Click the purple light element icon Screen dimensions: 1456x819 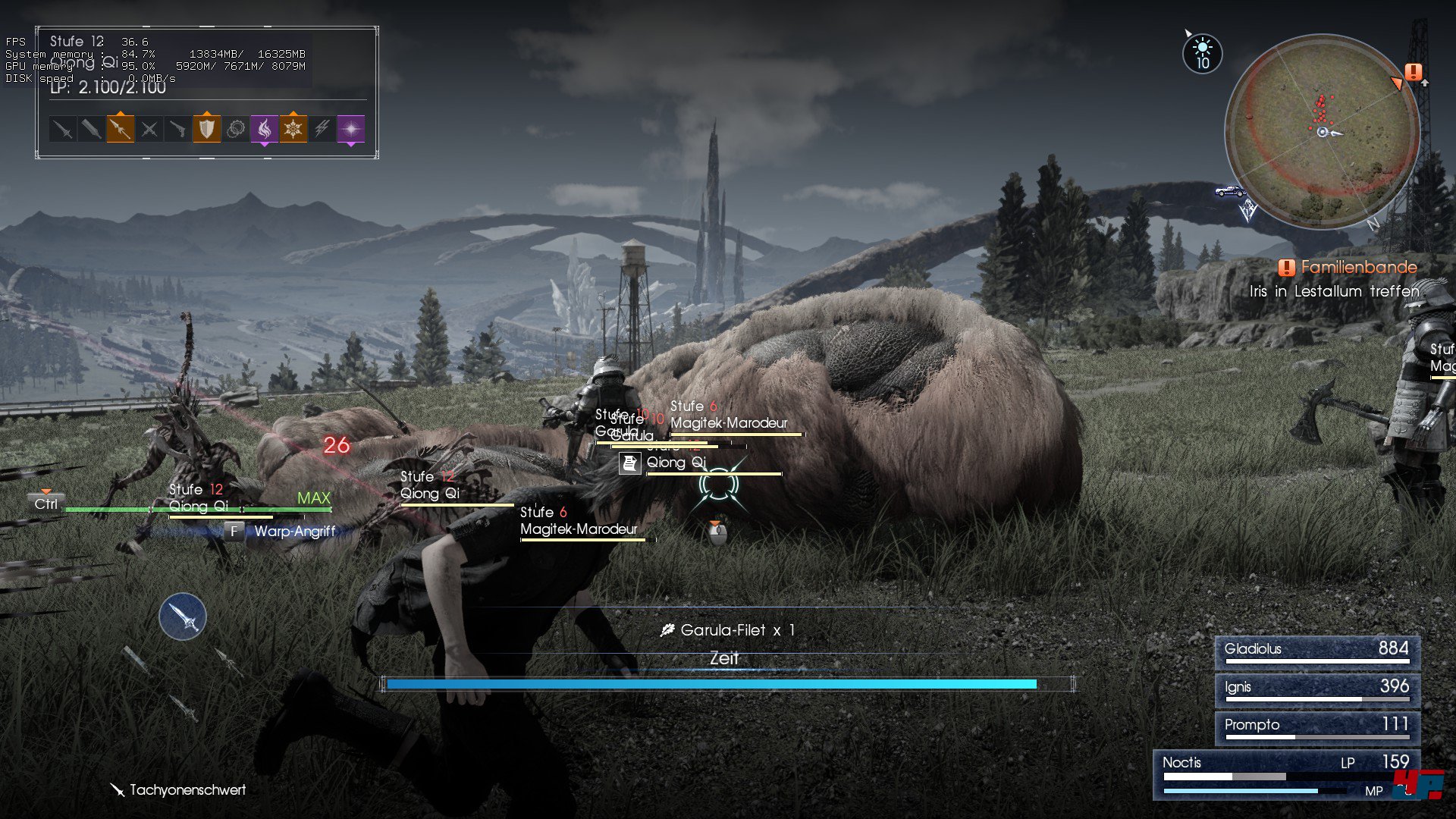click(x=350, y=130)
